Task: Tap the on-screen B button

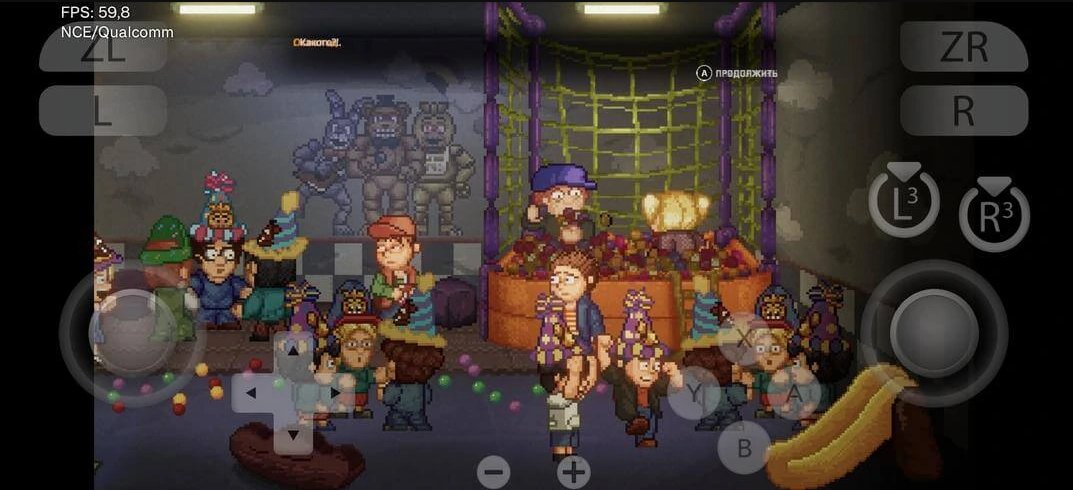Action: pos(744,447)
